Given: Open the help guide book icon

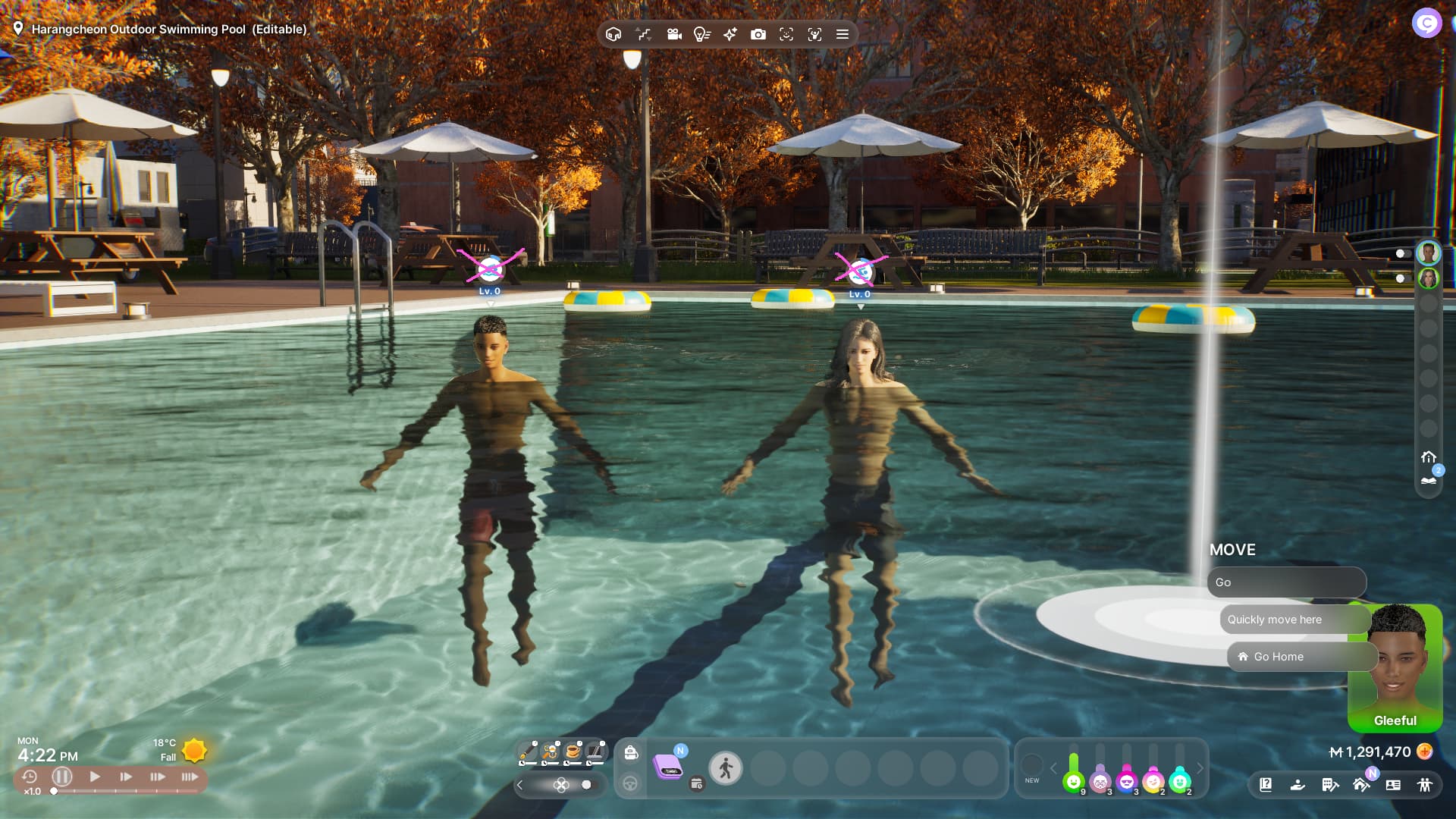Looking at the screenshot, I should 1266,785.
